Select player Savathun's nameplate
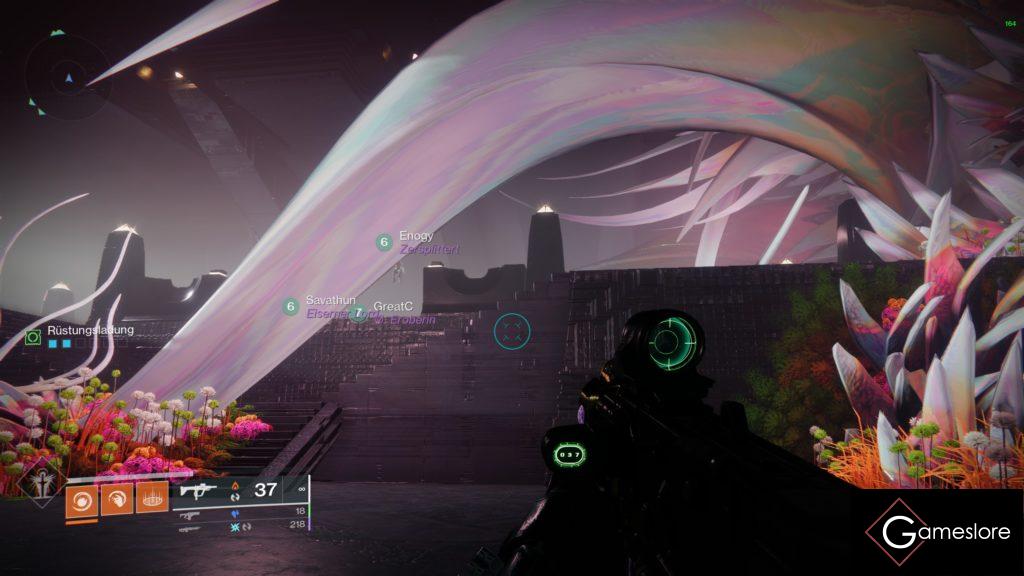Image resolution: width=1024 pixels, height=576 pixels. [330, 301]
